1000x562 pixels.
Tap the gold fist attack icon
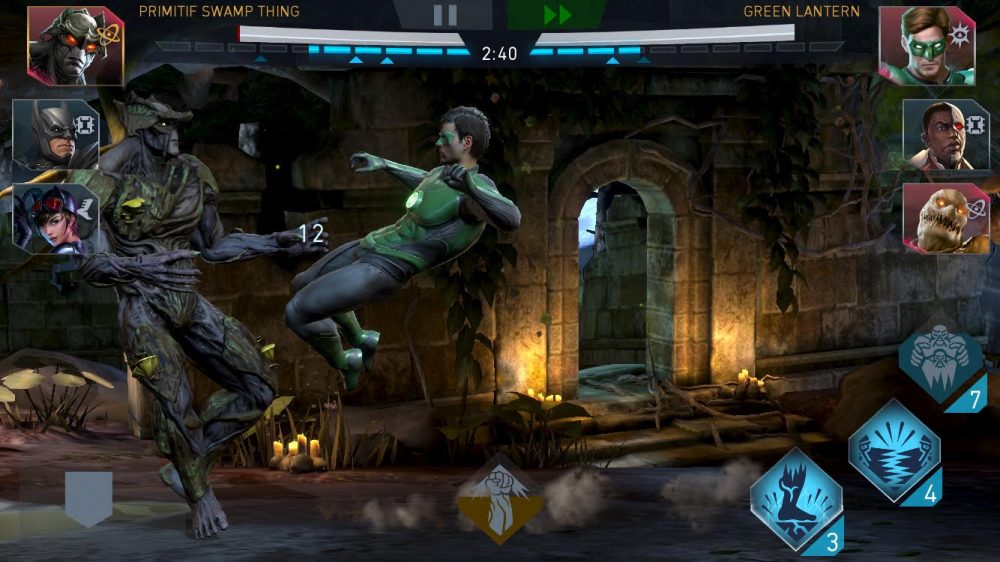501,500
